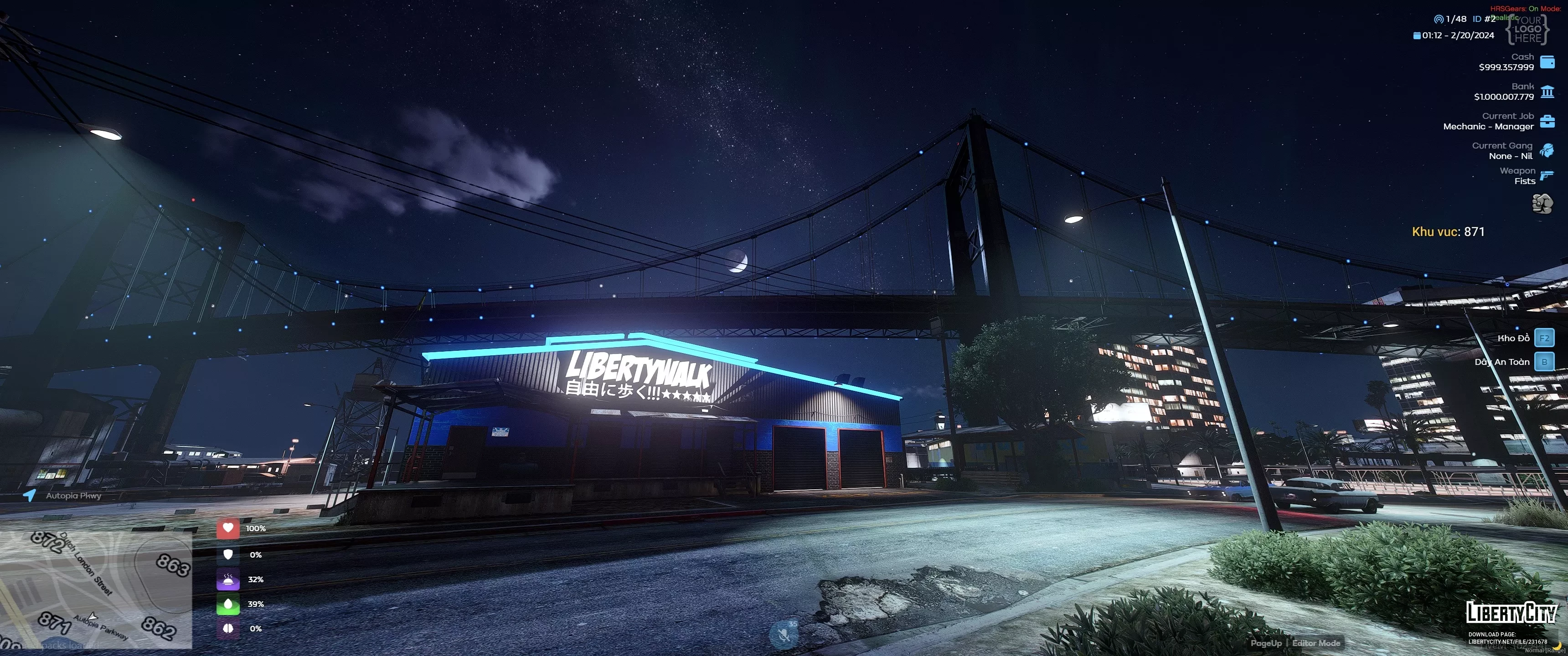Screen dimensions: 1568x656
Task: Select the Weapon pistol icon
Action: (1547, 176)
